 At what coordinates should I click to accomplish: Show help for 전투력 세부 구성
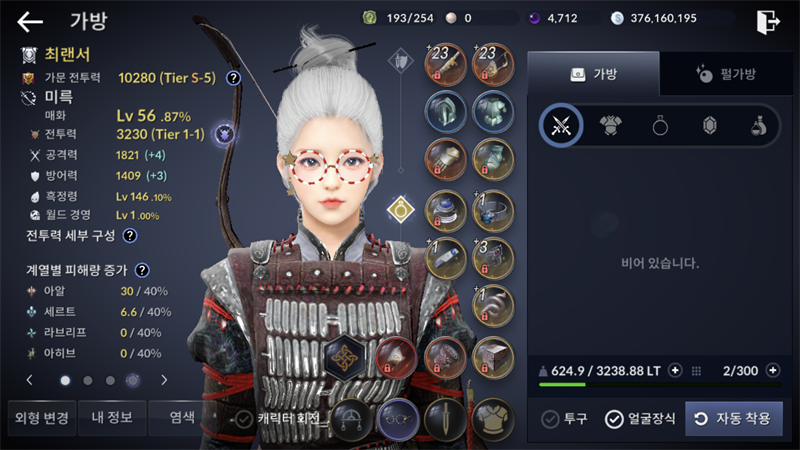(129, 236)
